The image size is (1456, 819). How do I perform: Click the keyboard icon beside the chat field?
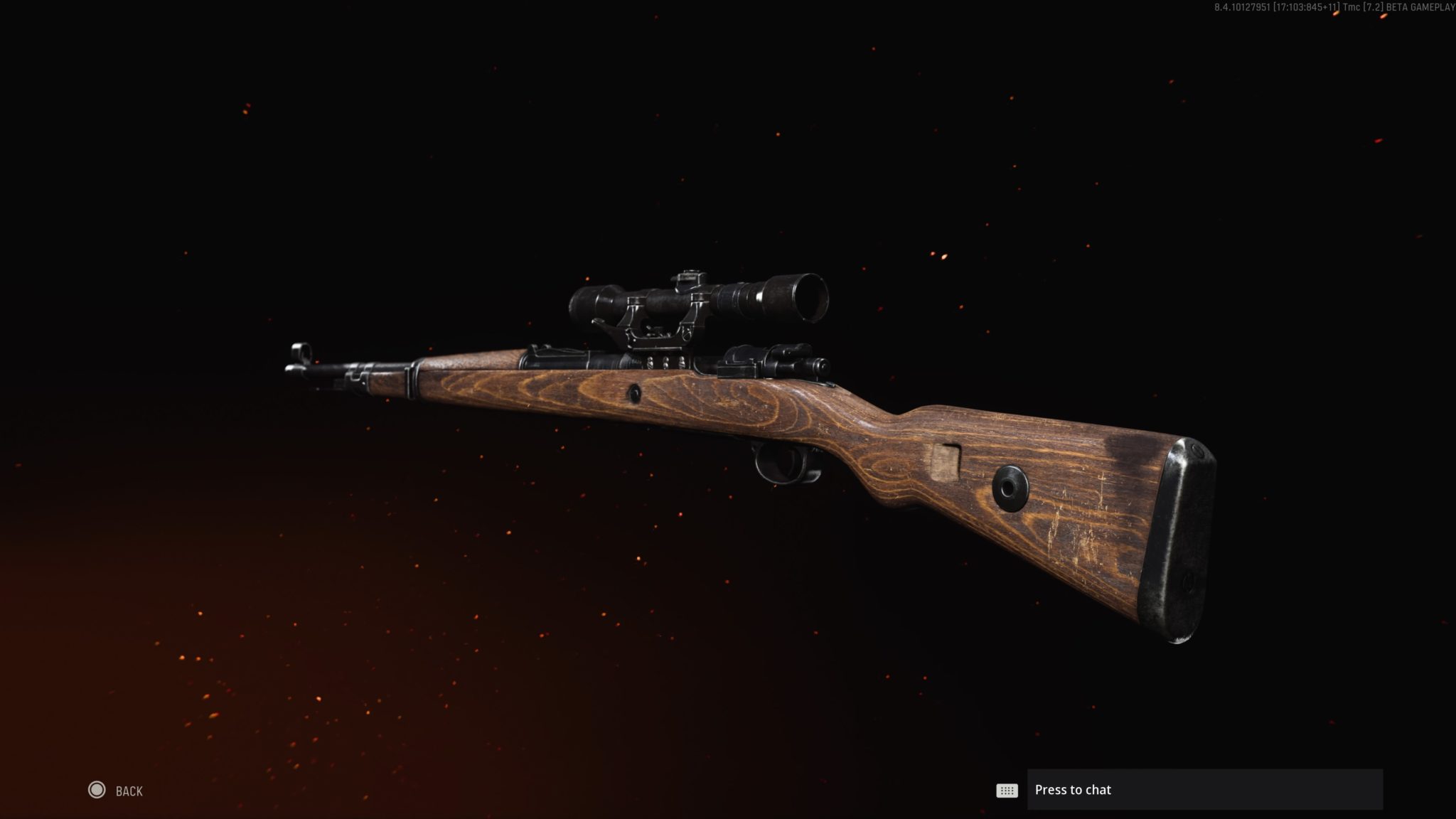(1009, 790)
